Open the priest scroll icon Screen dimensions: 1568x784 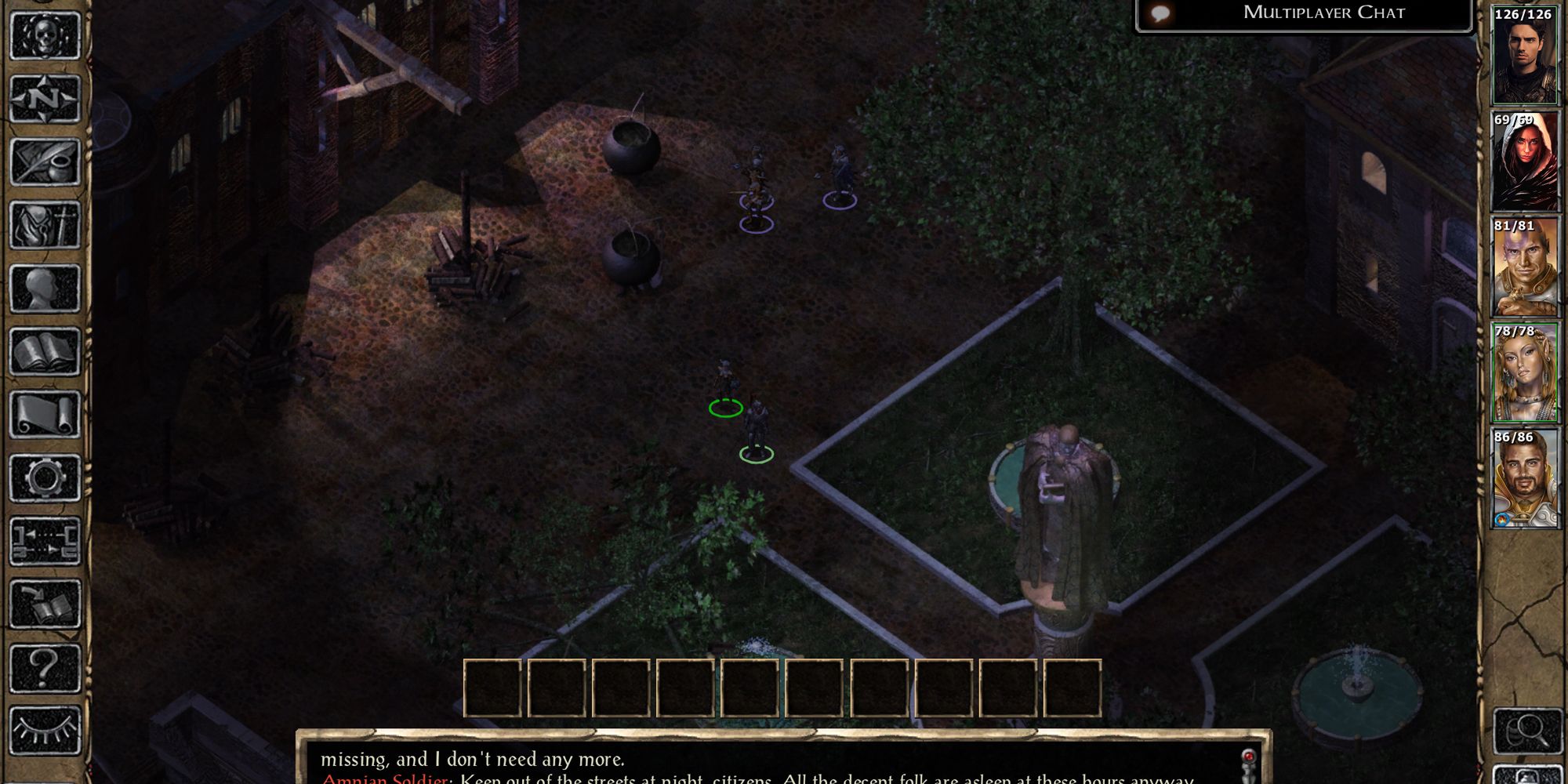point(45,415)
